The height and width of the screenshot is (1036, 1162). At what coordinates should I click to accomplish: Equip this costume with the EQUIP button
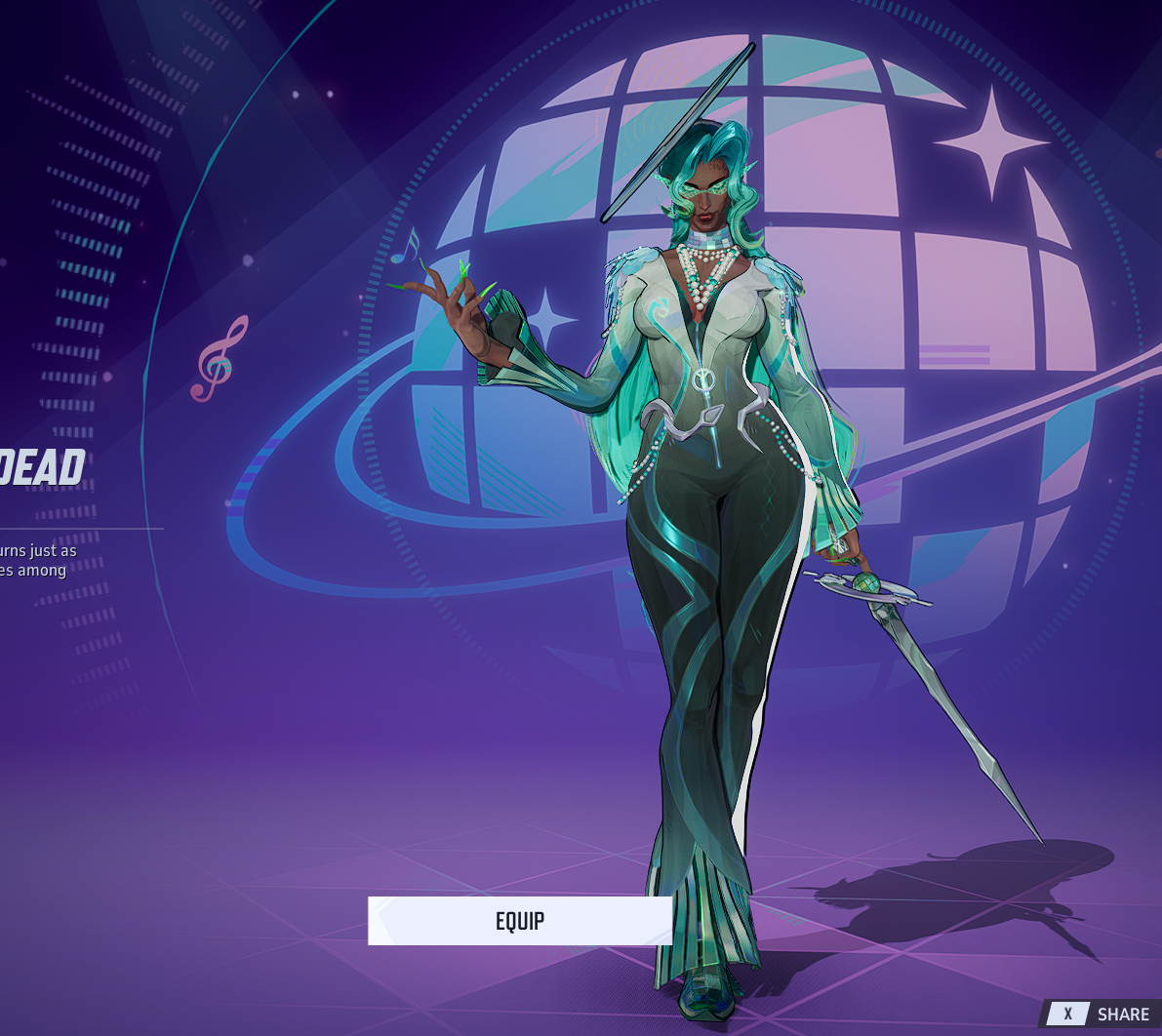coord(519,921)
